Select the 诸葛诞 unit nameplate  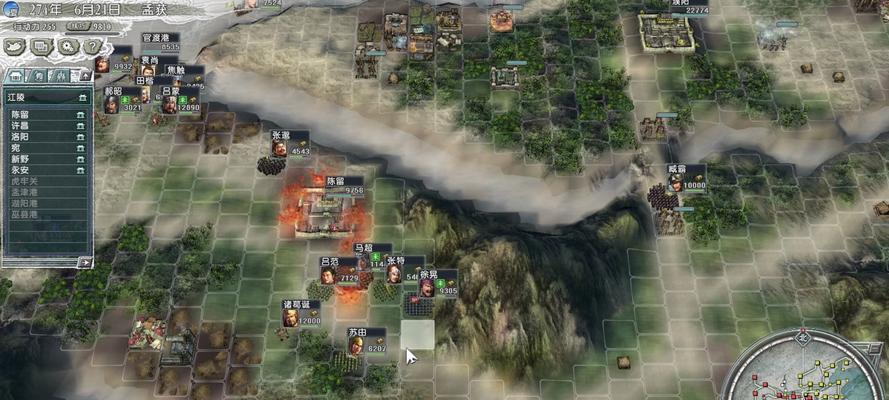click(x=301, y=305)
